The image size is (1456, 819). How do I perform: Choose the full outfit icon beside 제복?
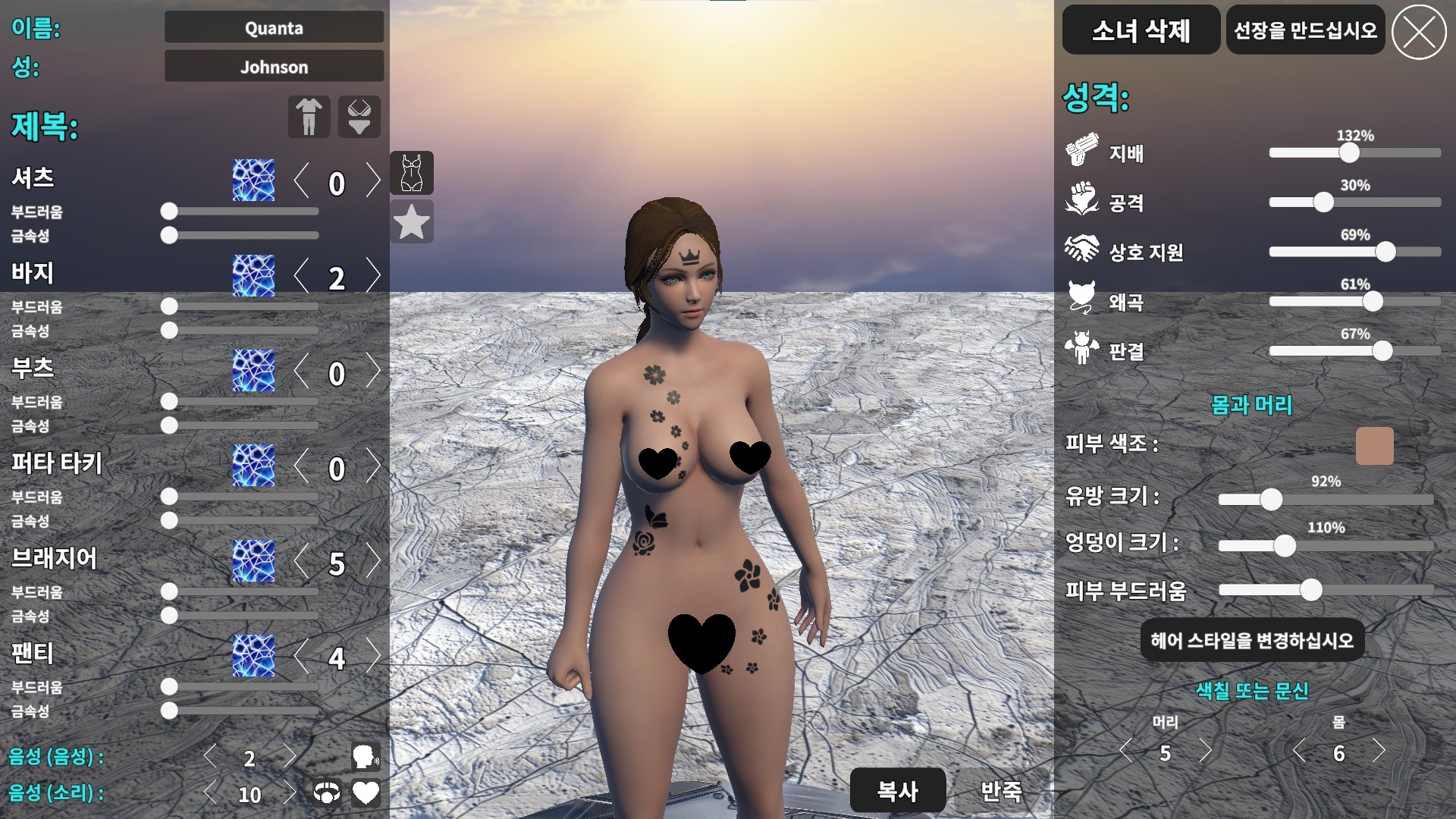[309, 117]
